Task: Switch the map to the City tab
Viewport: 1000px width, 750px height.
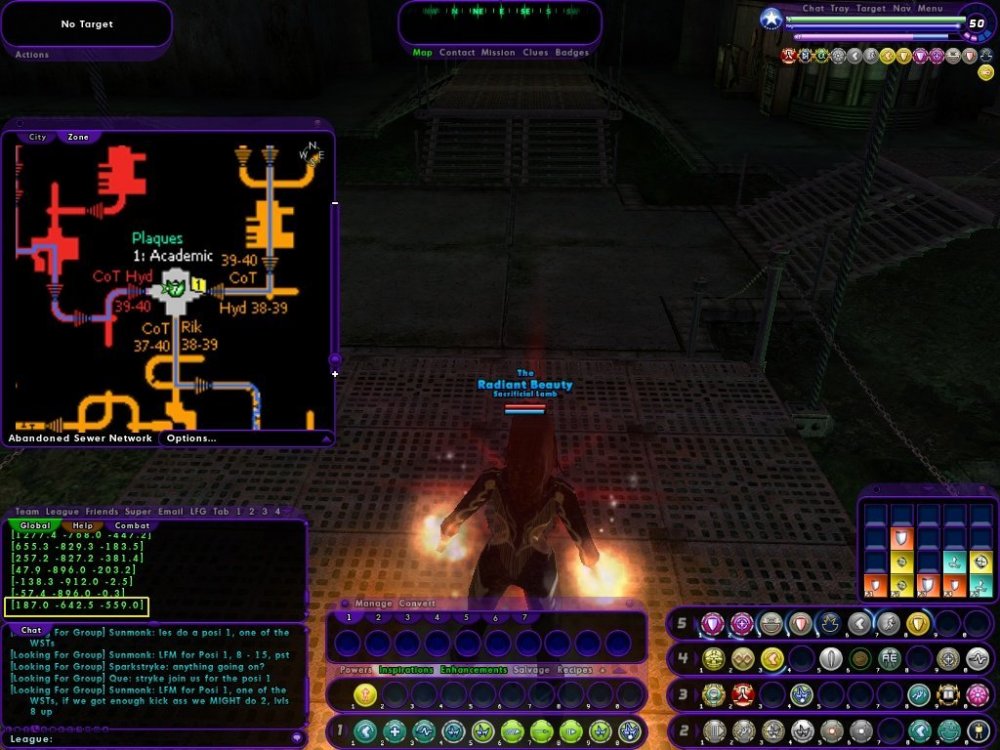Action: point(37,137)
